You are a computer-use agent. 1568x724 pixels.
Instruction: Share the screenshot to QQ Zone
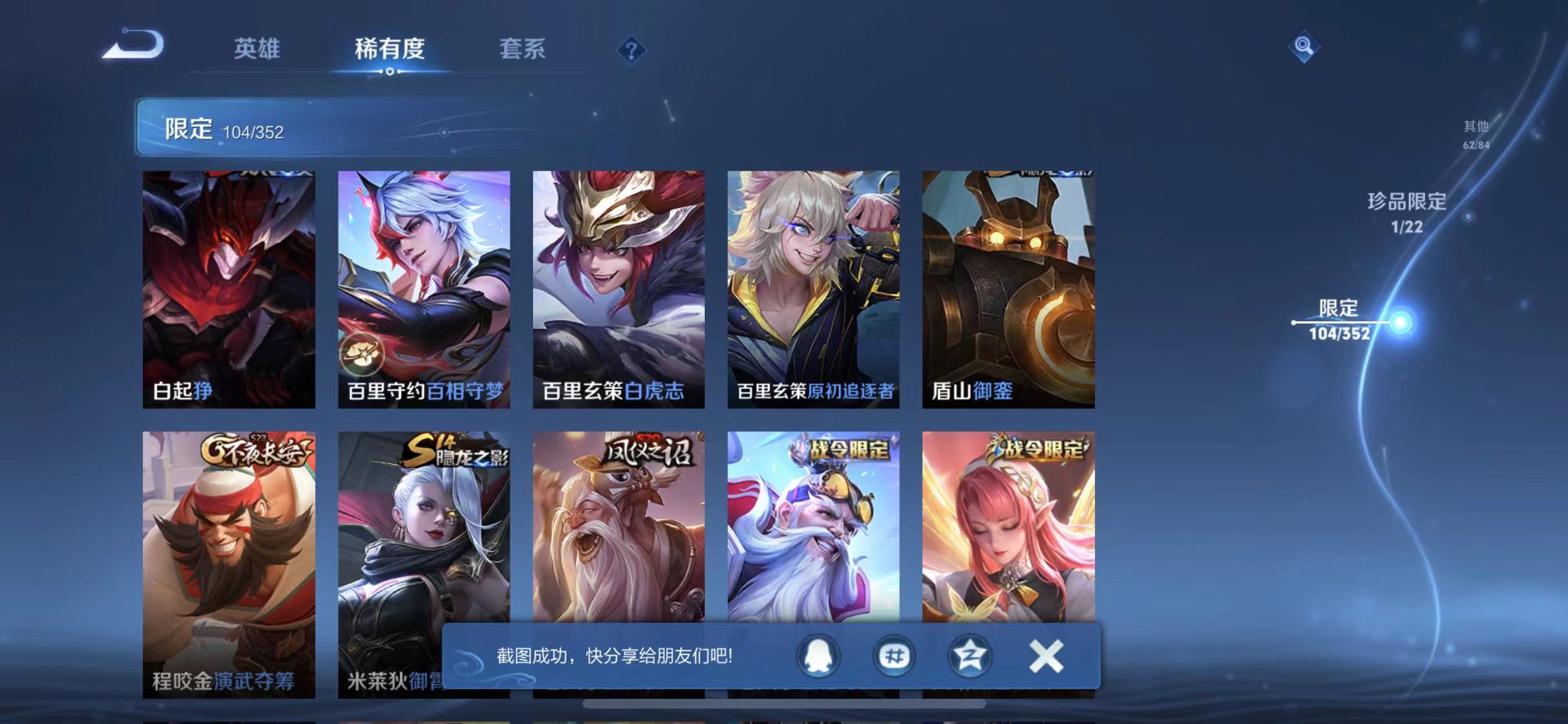968,656
